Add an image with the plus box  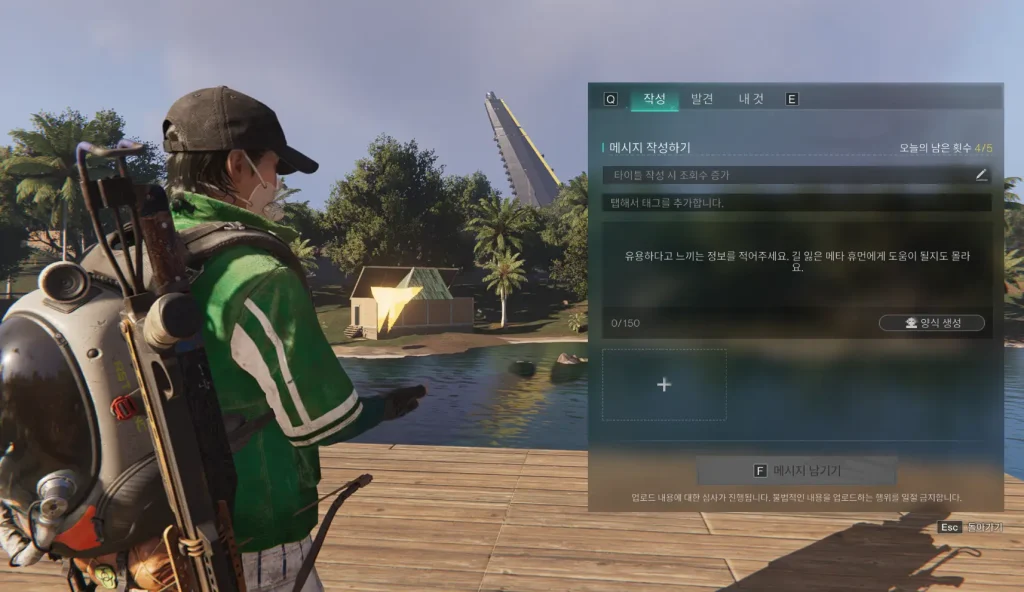click(x=664, y=384)
